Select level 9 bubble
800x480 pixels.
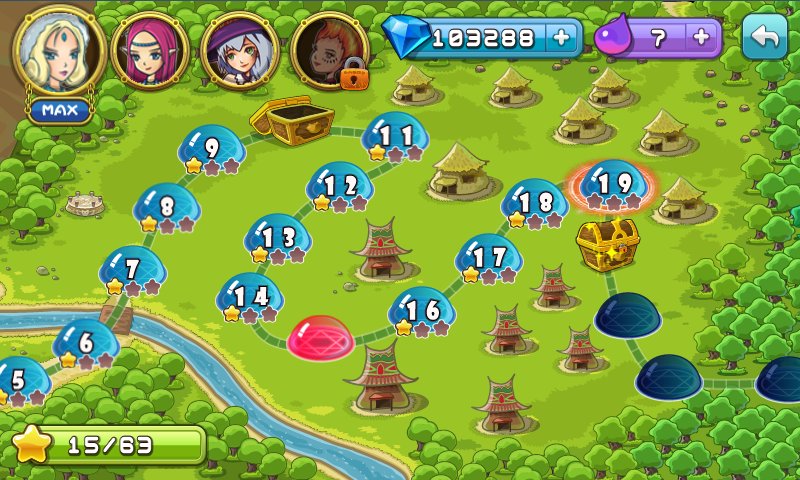tap(211, 150)
